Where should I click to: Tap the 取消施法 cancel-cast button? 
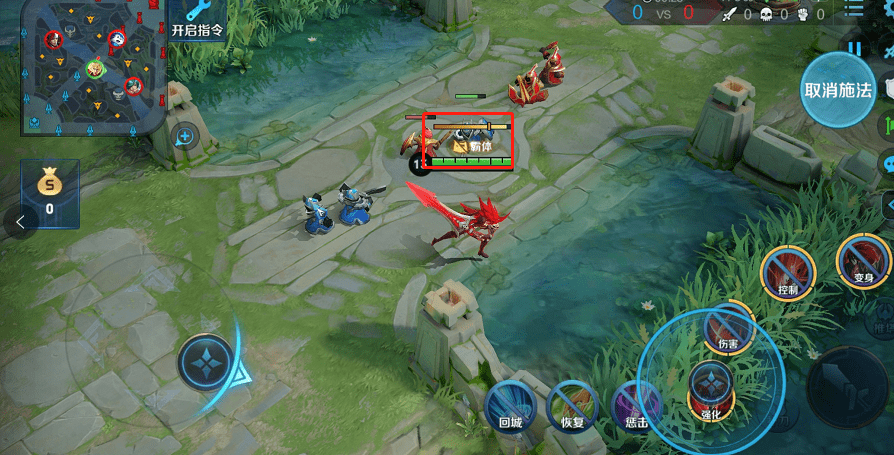click(838, 89)
